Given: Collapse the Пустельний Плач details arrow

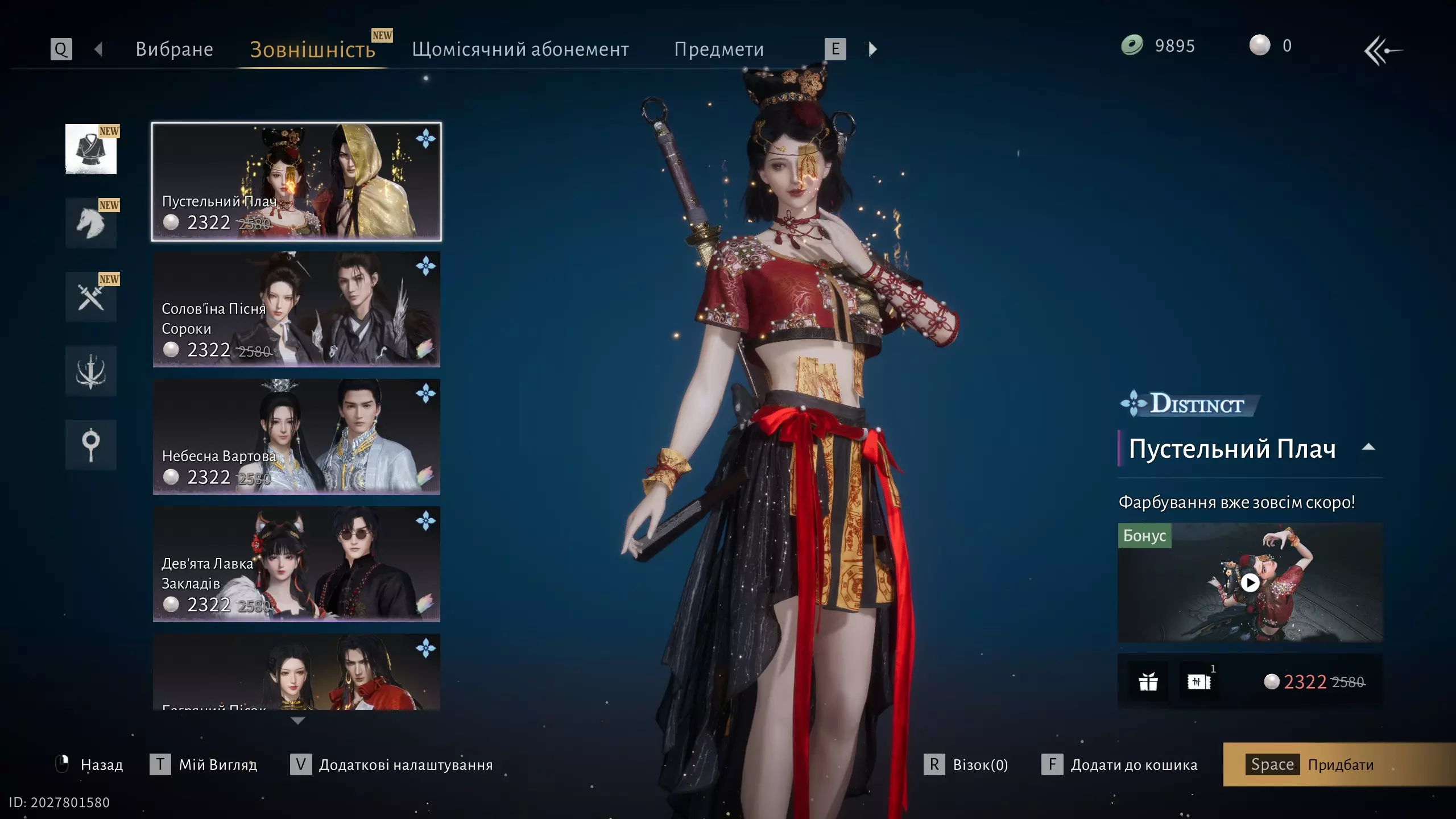Looking at the screenshot, I should coord(1368,448).
